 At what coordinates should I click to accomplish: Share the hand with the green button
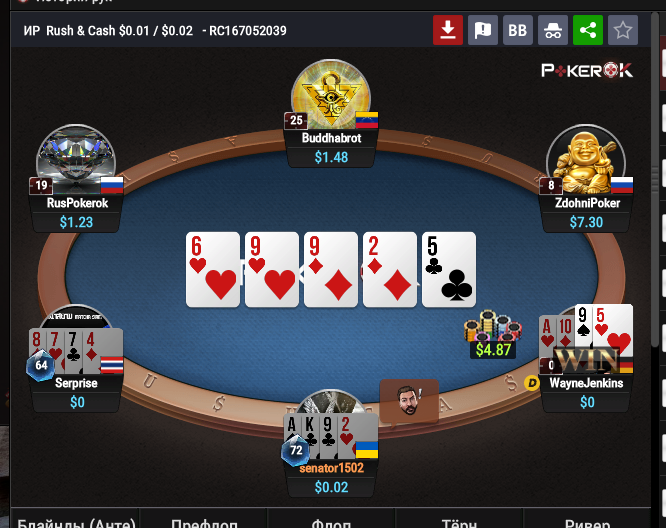[x=588, y=30]
